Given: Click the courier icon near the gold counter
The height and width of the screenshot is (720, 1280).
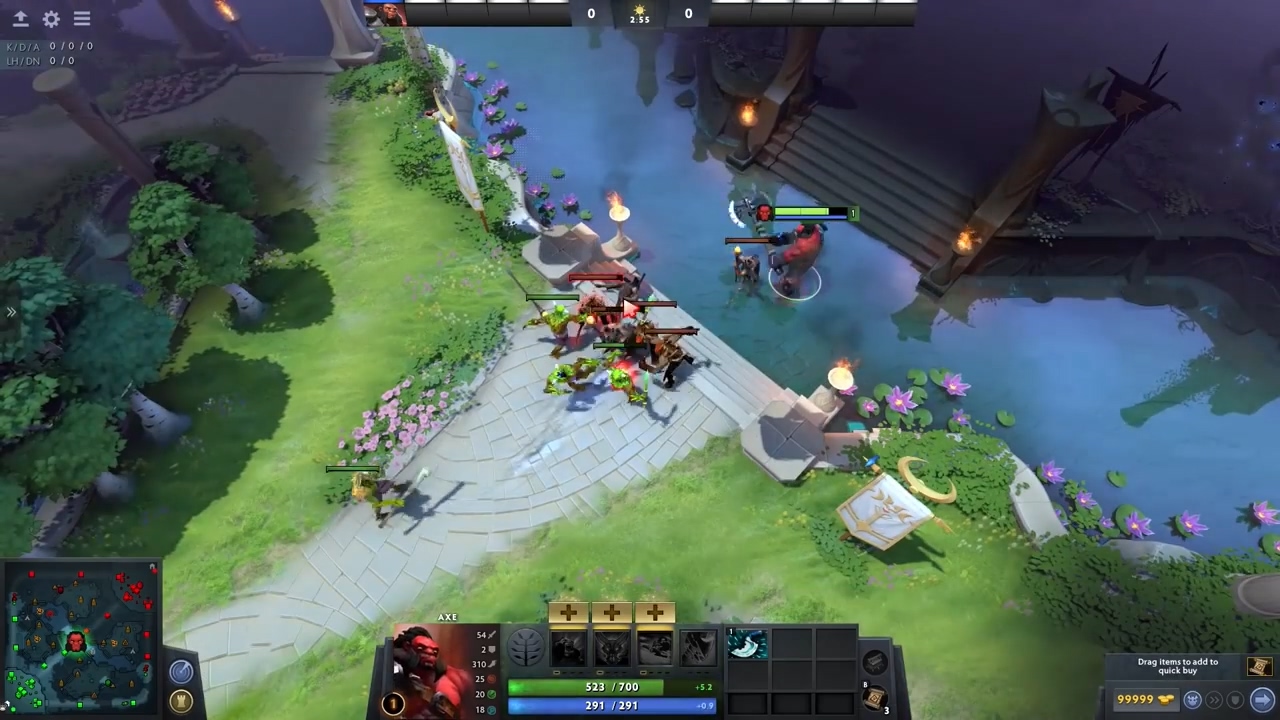Looking at the screenshot, I should pyautogui.click(x=1192, y=700).
